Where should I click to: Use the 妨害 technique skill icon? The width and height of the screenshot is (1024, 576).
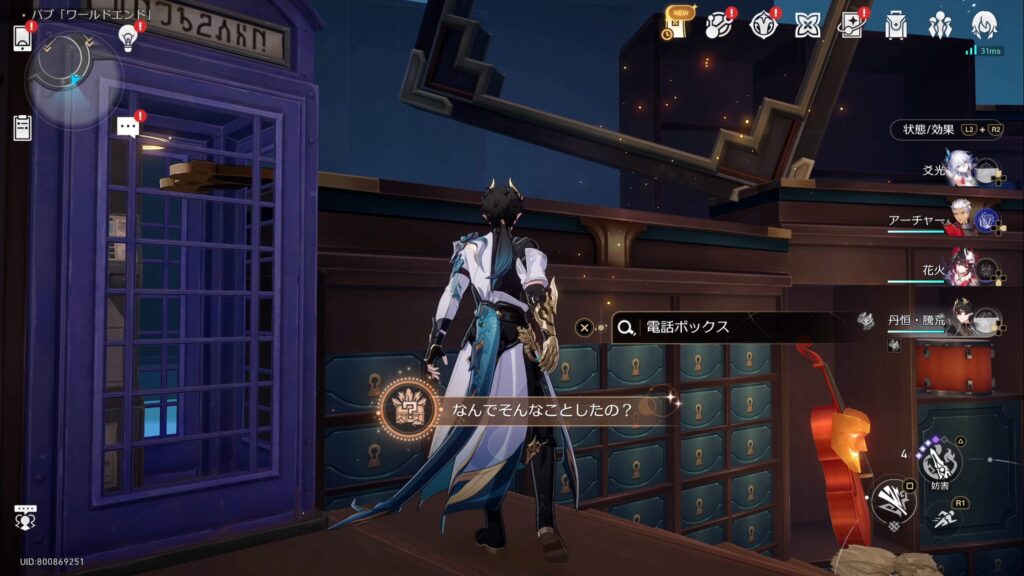[938, 461]
